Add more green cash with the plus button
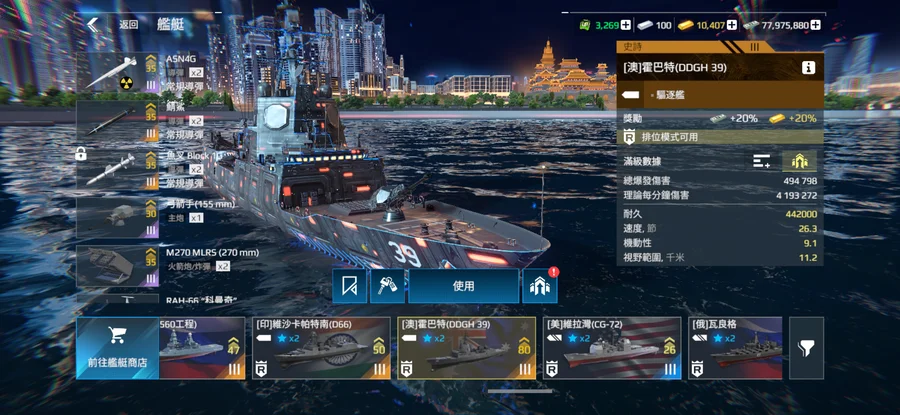Viewport: 900px width, 415px height. 626,24
